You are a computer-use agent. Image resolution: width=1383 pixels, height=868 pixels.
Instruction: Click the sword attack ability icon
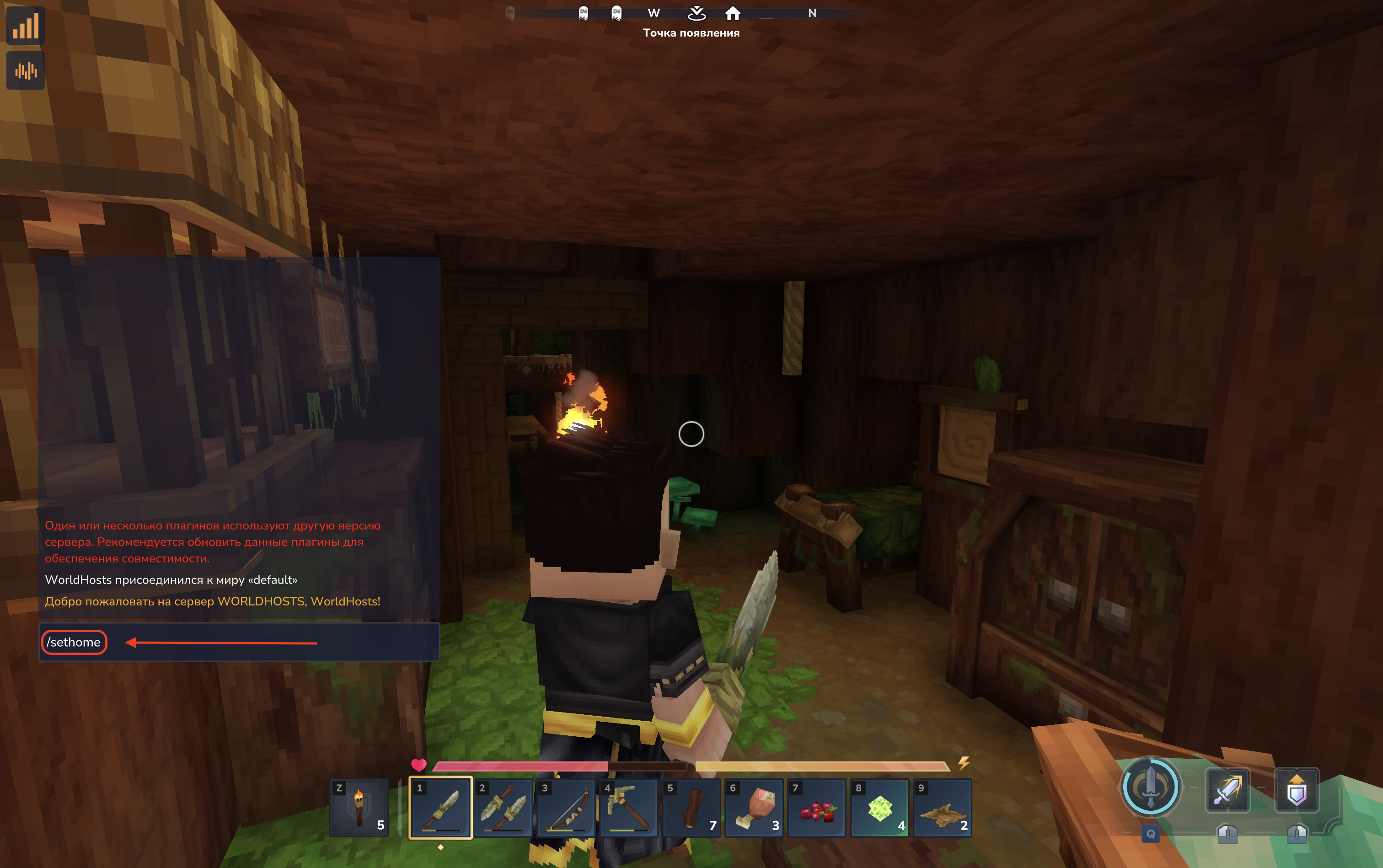click(x=1227, y=791)
